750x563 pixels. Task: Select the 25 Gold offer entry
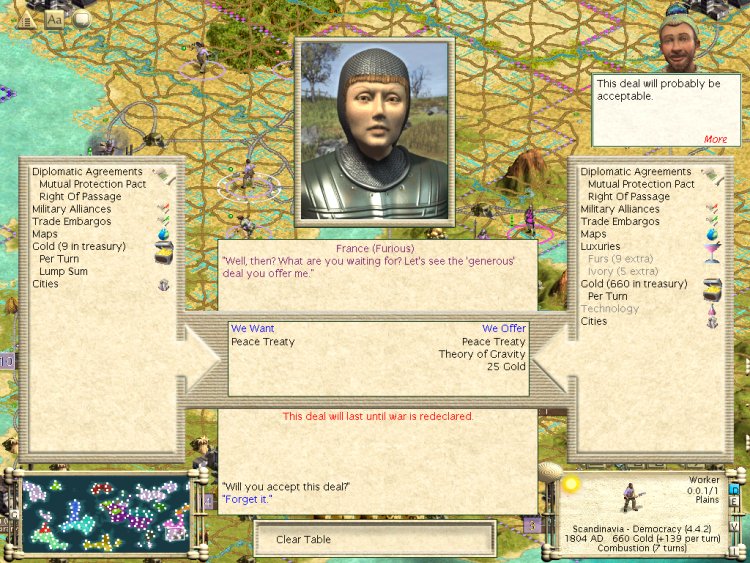pos(506,367)
